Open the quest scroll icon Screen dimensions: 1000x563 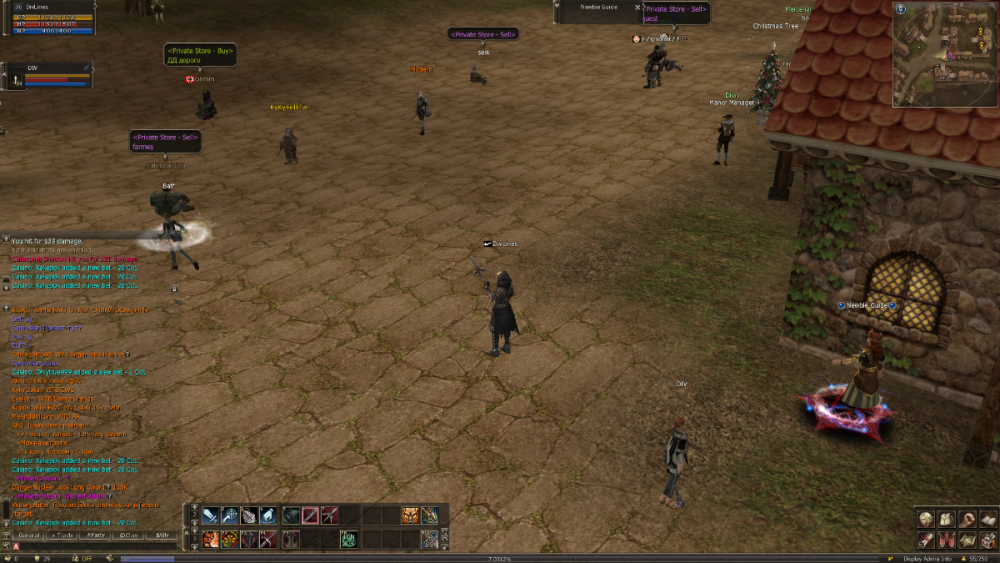(x=926, y=539)
